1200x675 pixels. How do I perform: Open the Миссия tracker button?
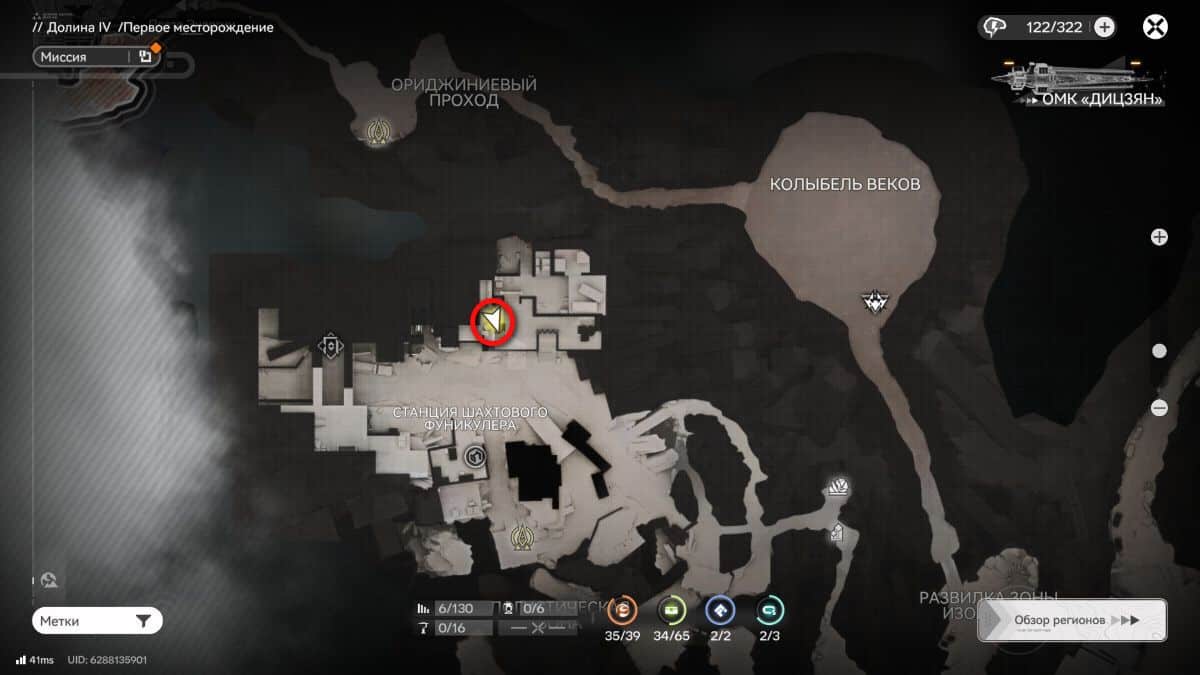[x=97, y=57]
